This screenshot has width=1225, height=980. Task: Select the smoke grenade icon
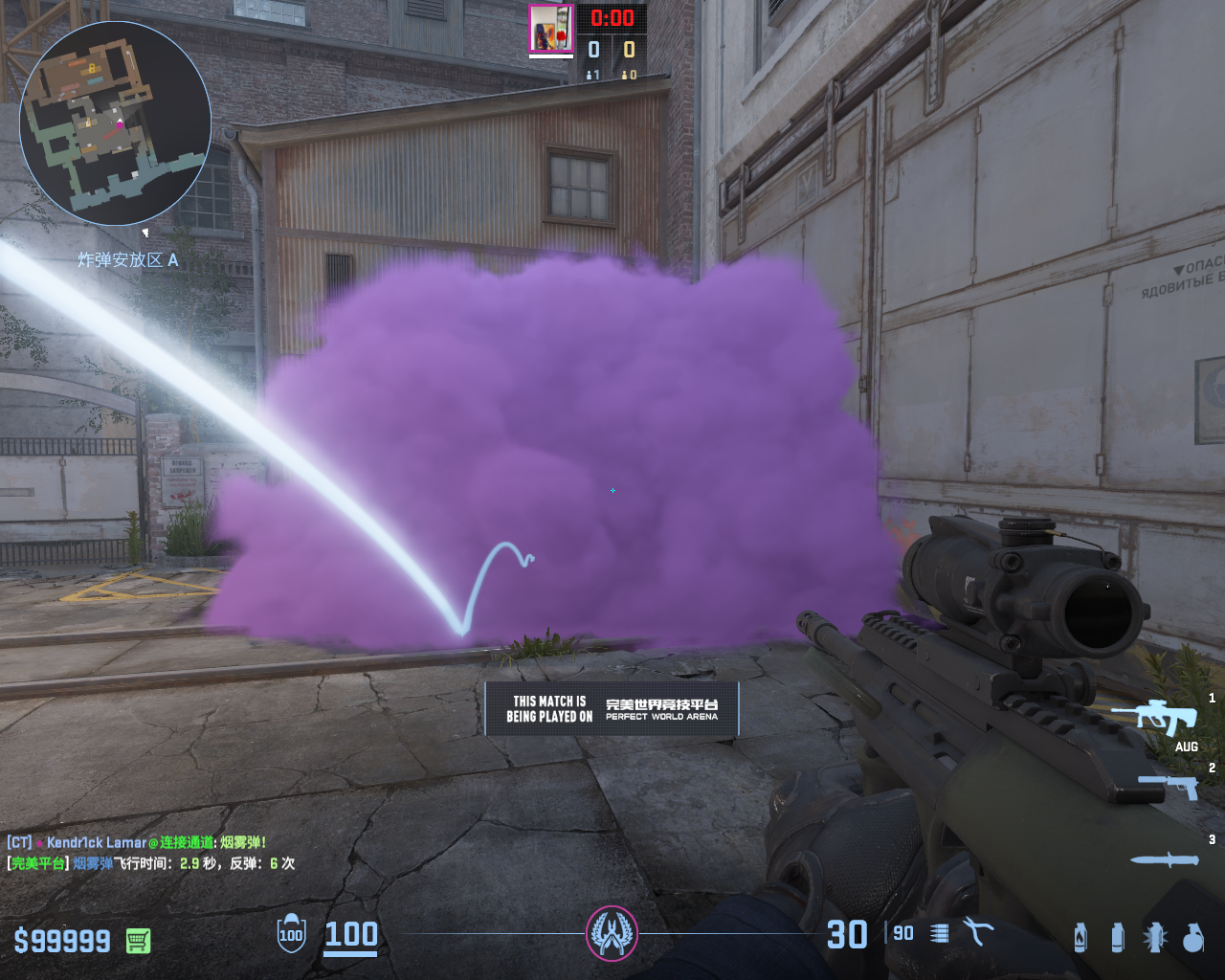[1117, 937]
